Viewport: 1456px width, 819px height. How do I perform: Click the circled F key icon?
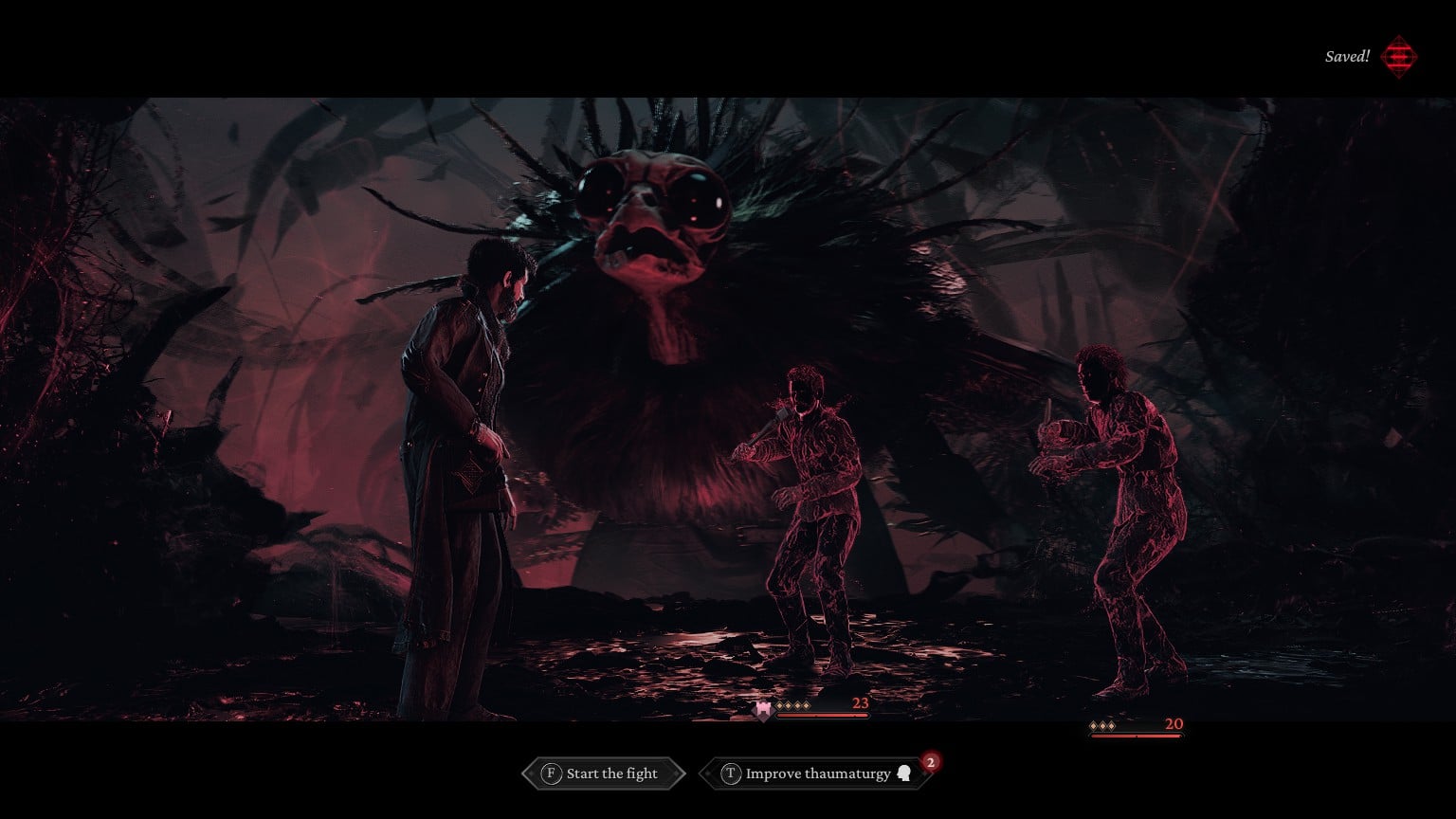(551, 773)
